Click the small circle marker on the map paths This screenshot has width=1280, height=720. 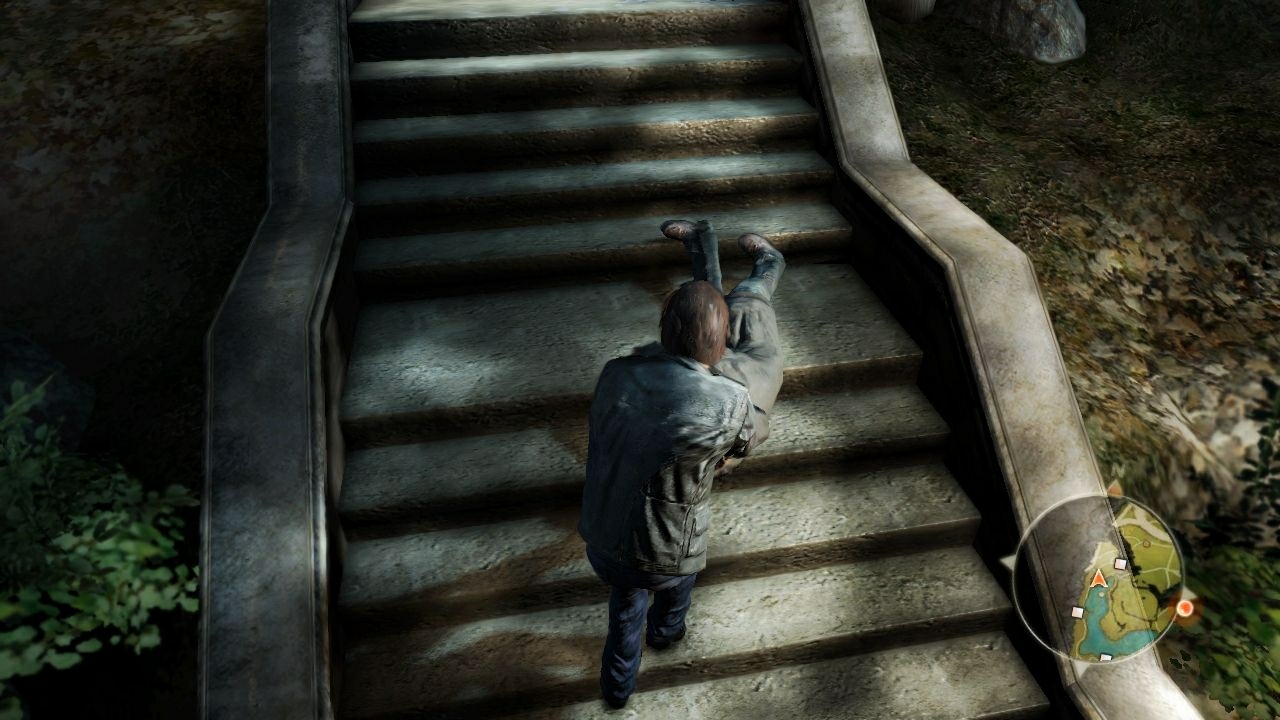tap(1145, 544)
